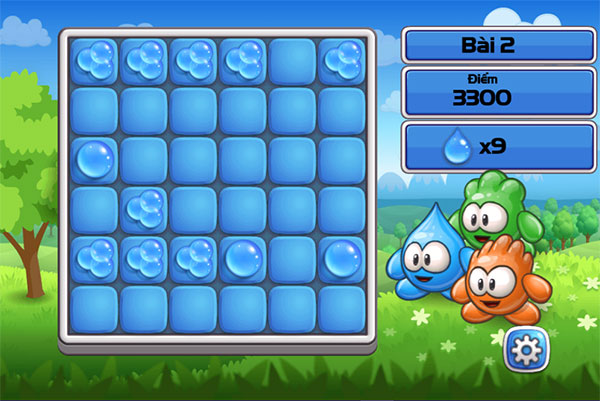The image size is (600, 401).
Task: Click the big bubble tile on right edge
Action: [343, 257]
